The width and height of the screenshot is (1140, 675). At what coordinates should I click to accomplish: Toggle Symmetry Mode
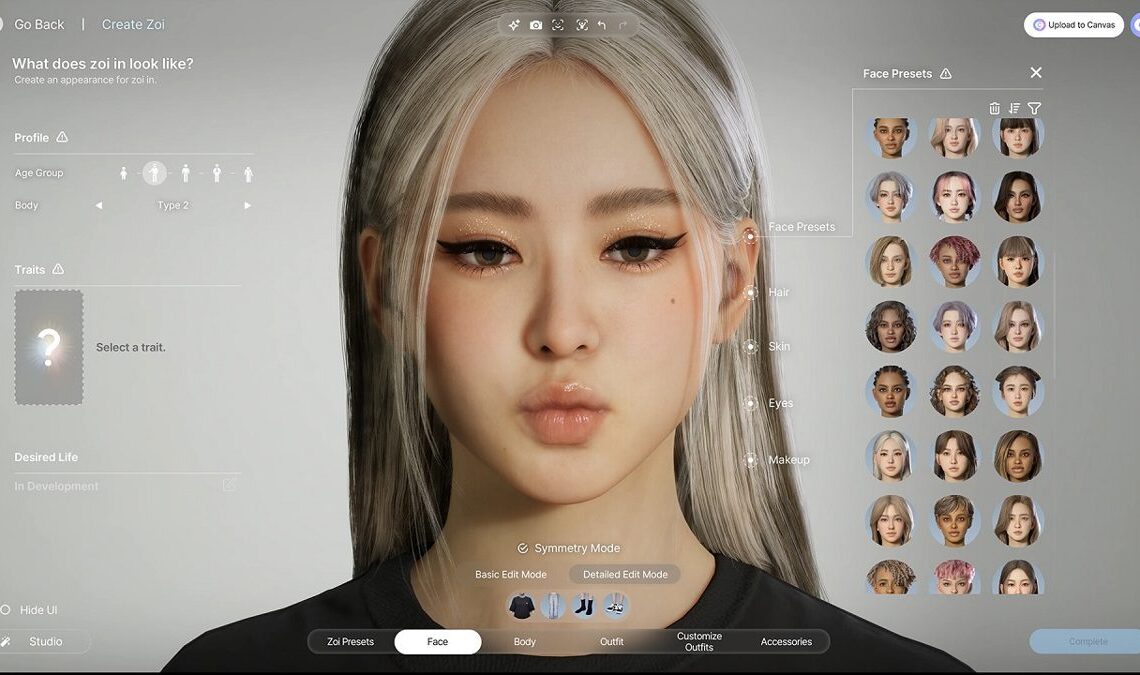pos(568,548)
